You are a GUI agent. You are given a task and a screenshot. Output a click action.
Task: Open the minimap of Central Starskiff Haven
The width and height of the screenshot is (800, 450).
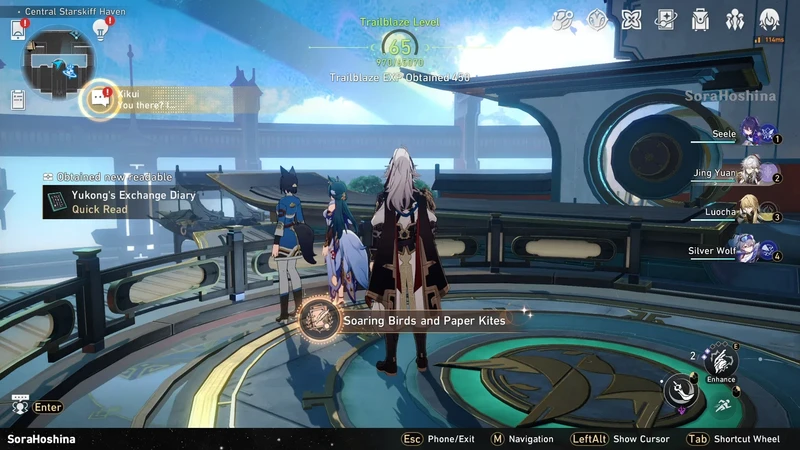coord(58,60)
